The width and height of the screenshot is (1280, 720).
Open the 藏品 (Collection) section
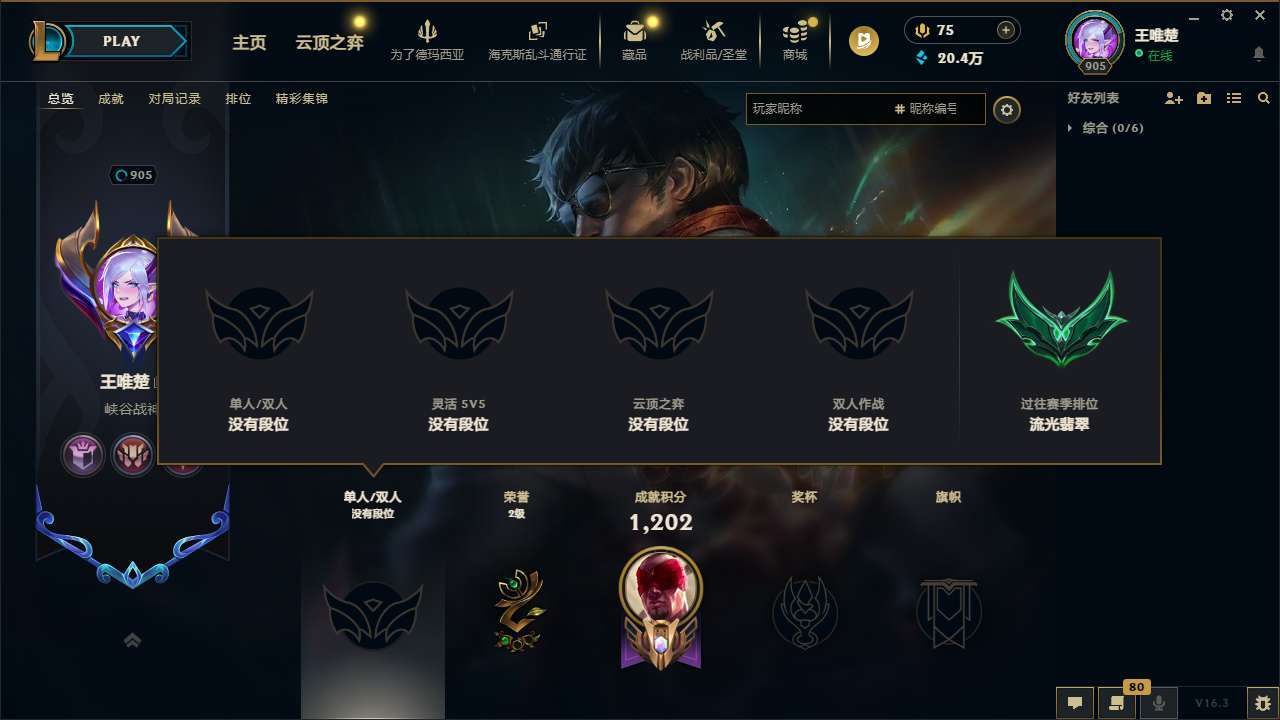coord(636,40)
